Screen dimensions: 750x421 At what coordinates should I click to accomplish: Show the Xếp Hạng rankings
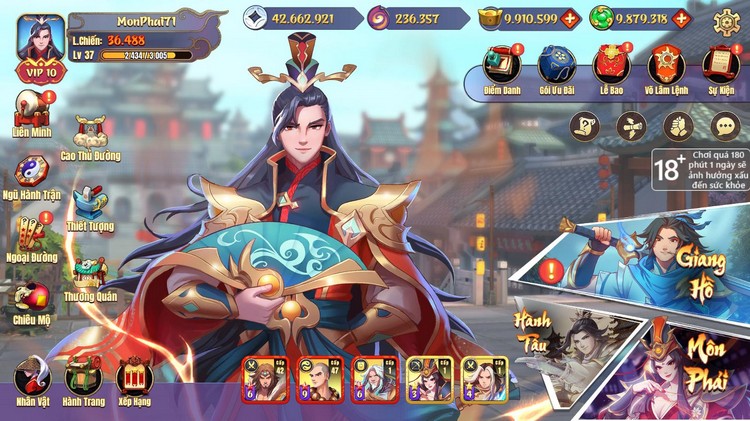click(135, 381)
